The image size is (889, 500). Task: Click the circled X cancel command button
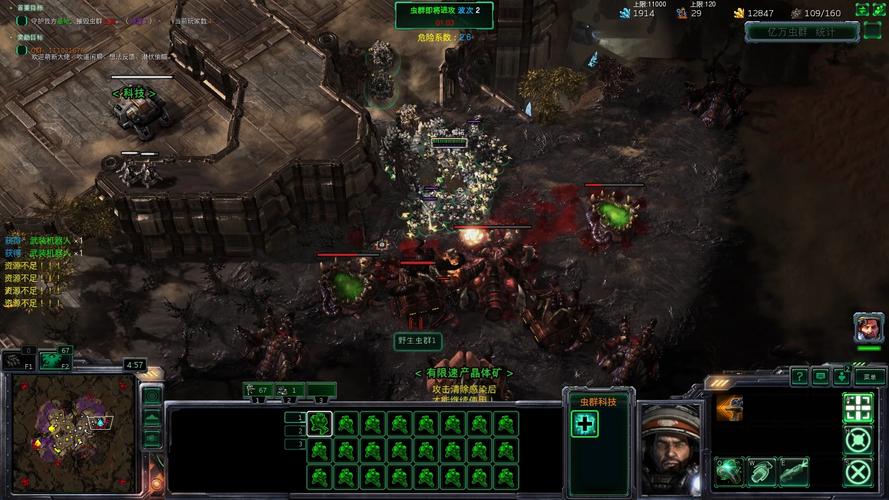(x=858, y=472)
